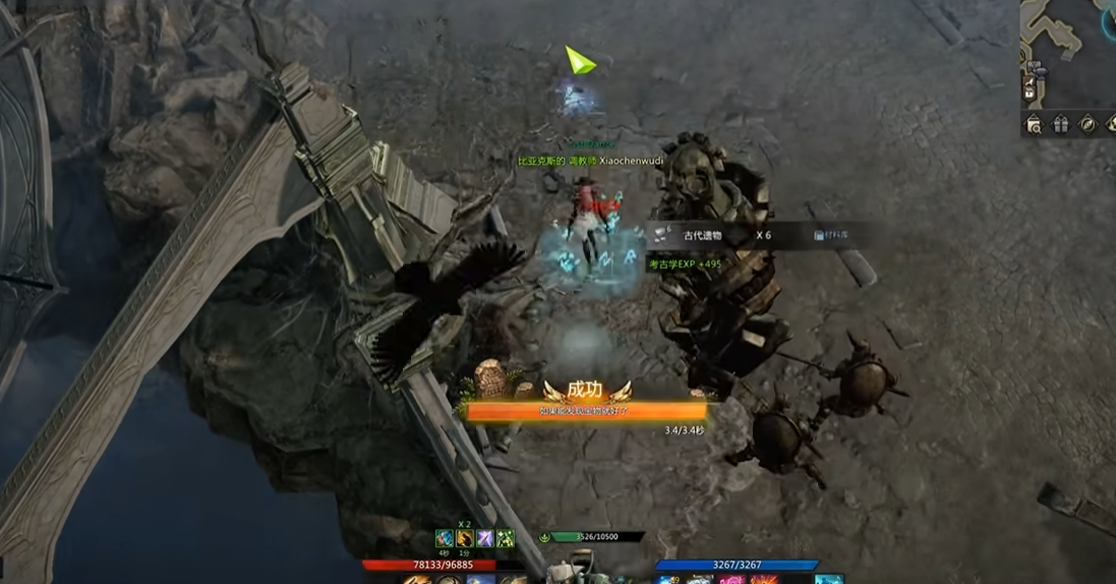
Task: Select the compass icon under the minimap
Action: [x=1086, y=124]
